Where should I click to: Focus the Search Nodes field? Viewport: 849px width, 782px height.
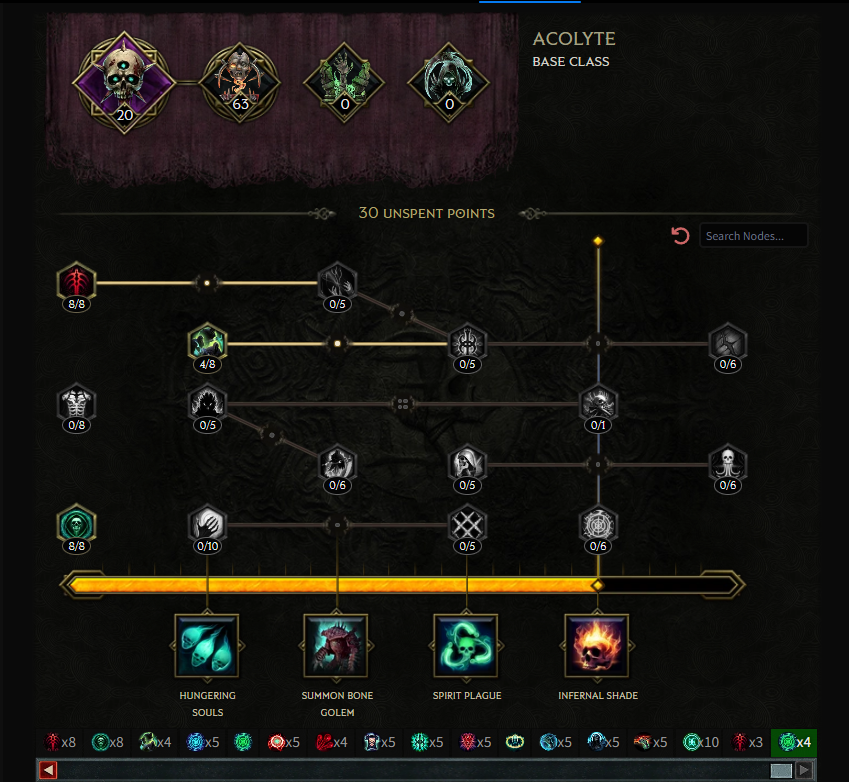click(x=753, y=236)
